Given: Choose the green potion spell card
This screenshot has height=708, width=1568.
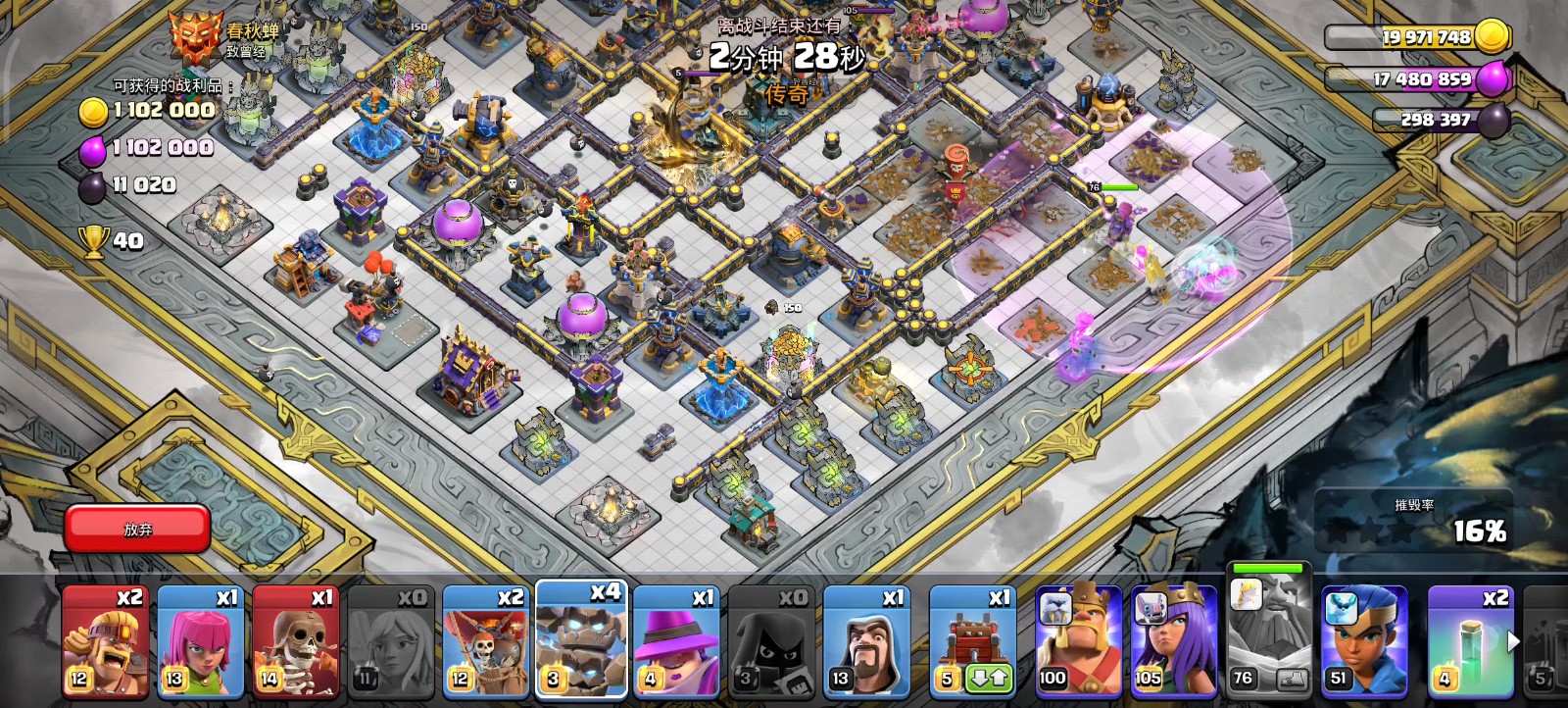Looking at the screenshot, I should [1467, 642].
